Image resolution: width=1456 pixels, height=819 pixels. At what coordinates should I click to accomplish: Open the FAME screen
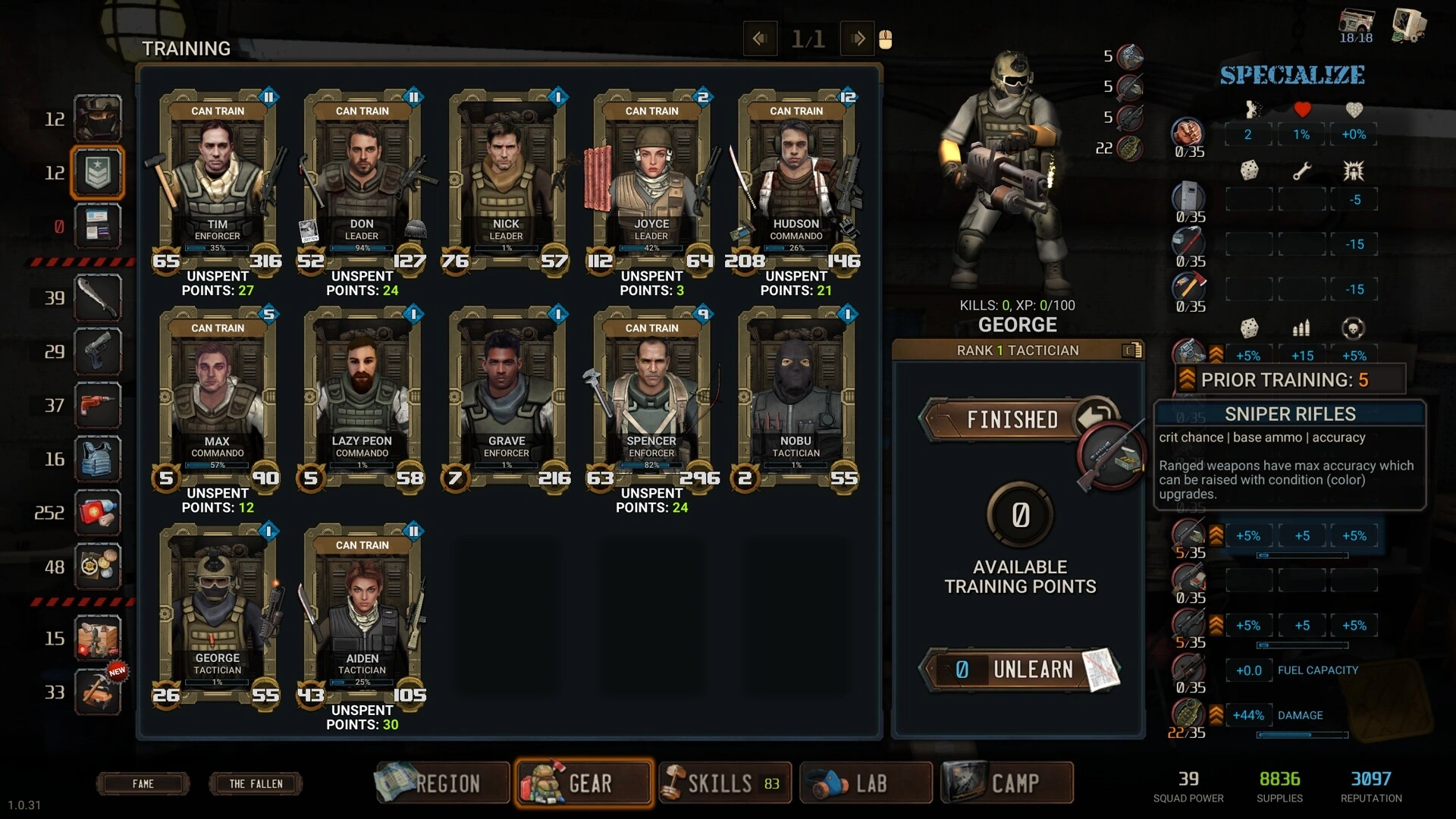[x=143, y=784]
